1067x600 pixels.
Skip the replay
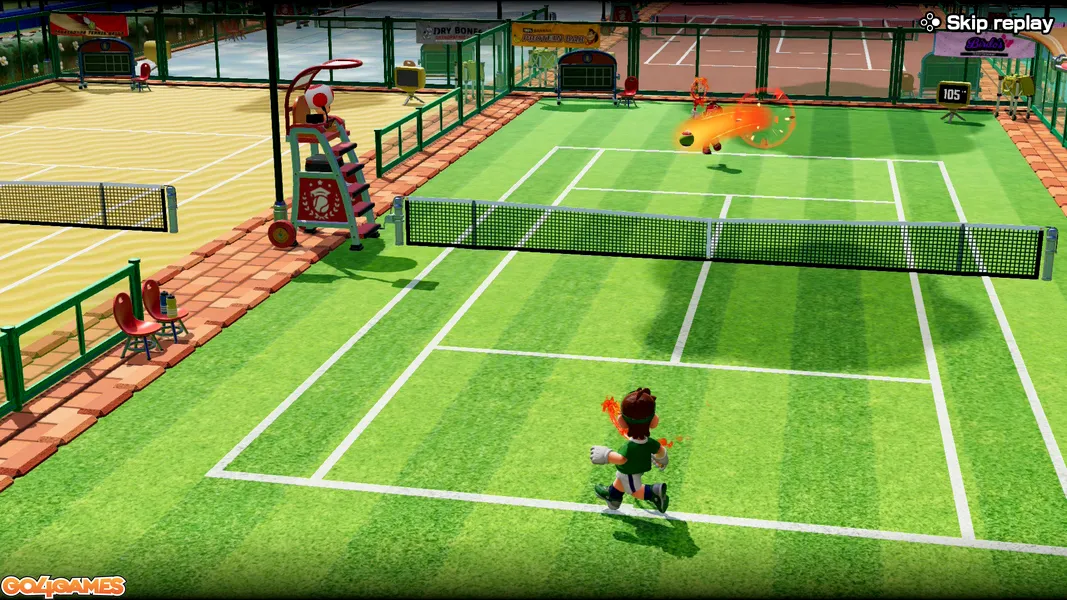point(987,22)
